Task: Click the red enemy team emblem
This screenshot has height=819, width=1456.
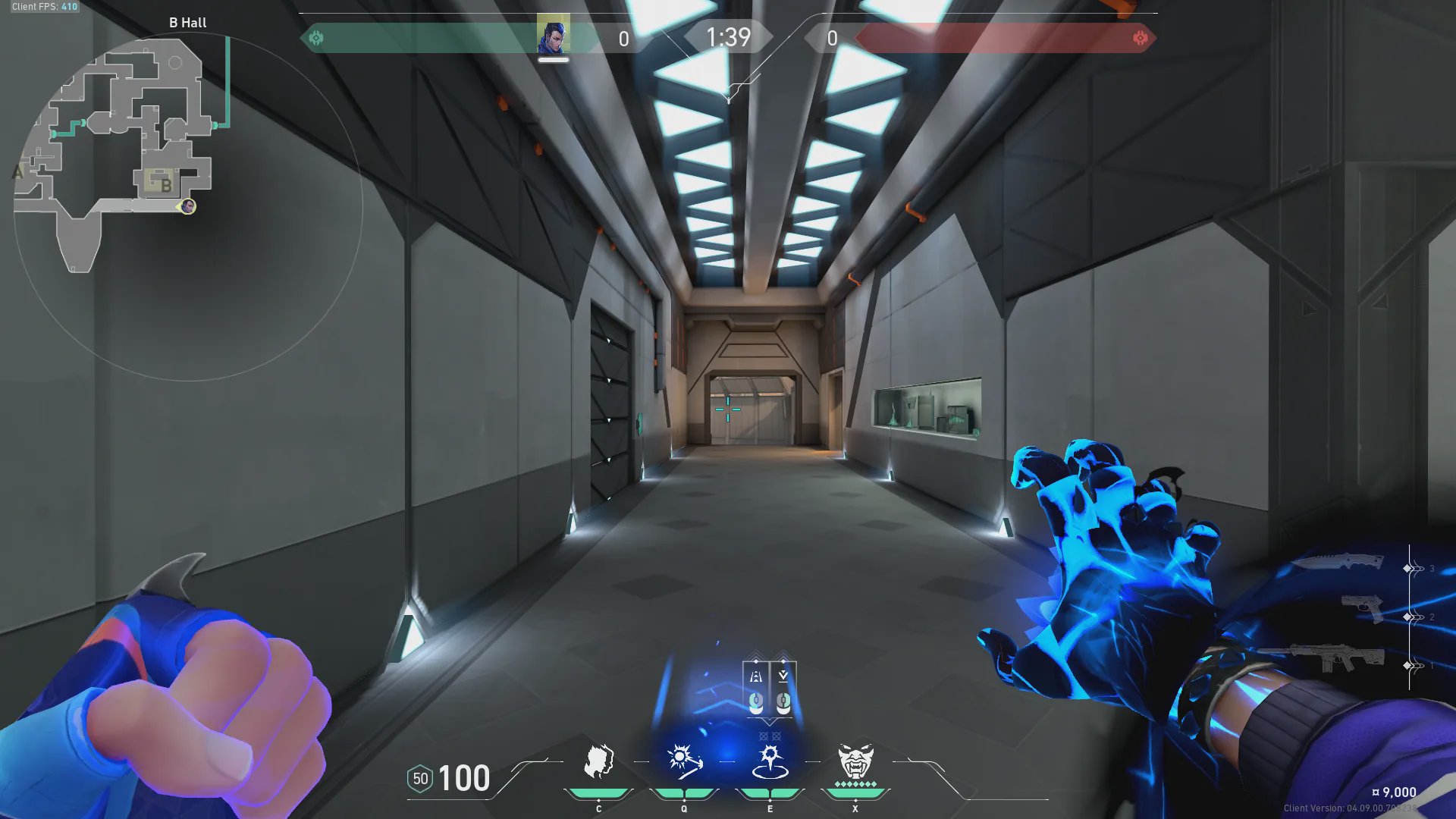Action: click(x=1140, y=38)
